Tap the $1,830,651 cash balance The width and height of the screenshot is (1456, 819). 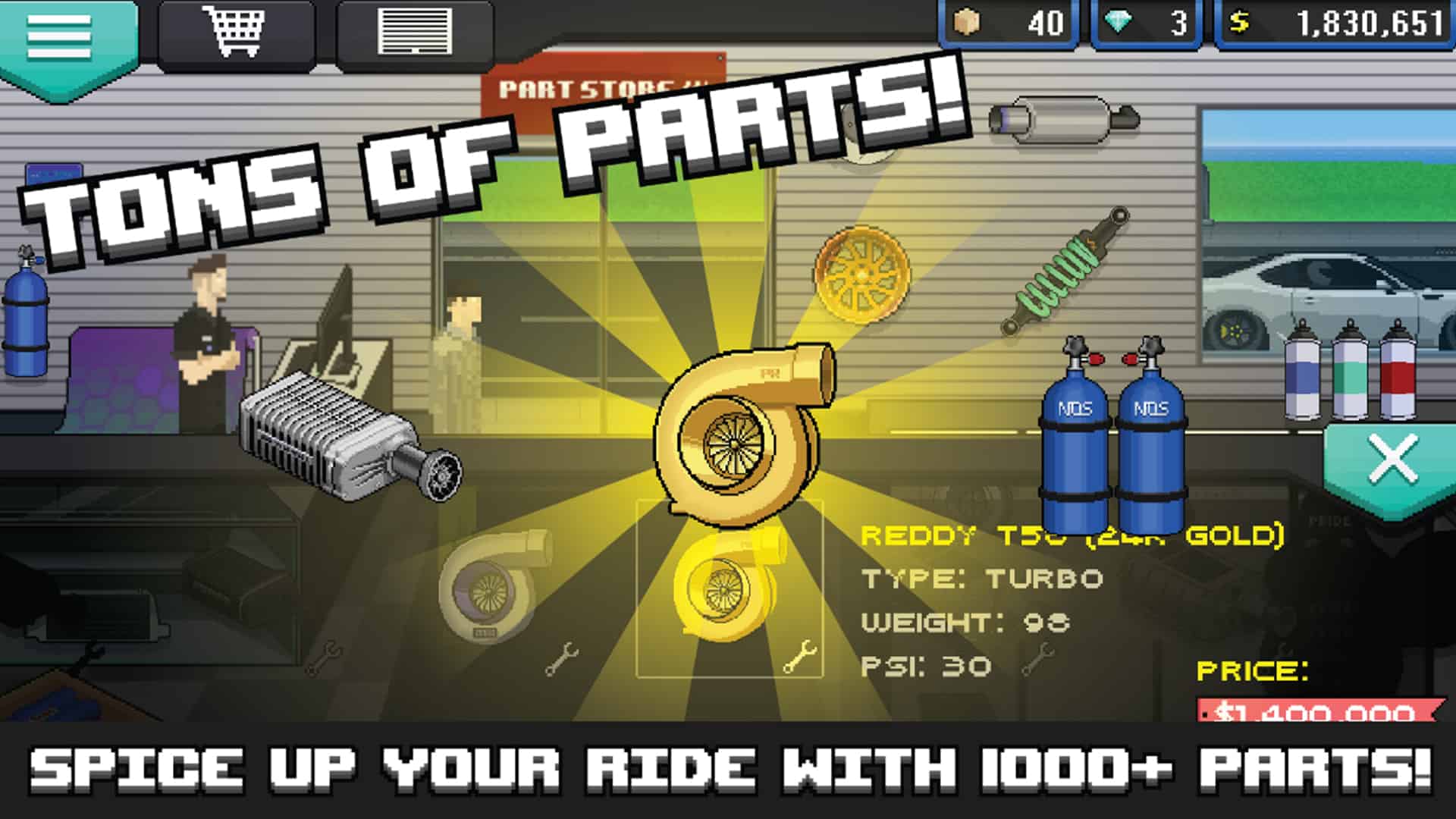coord(1335,23)
